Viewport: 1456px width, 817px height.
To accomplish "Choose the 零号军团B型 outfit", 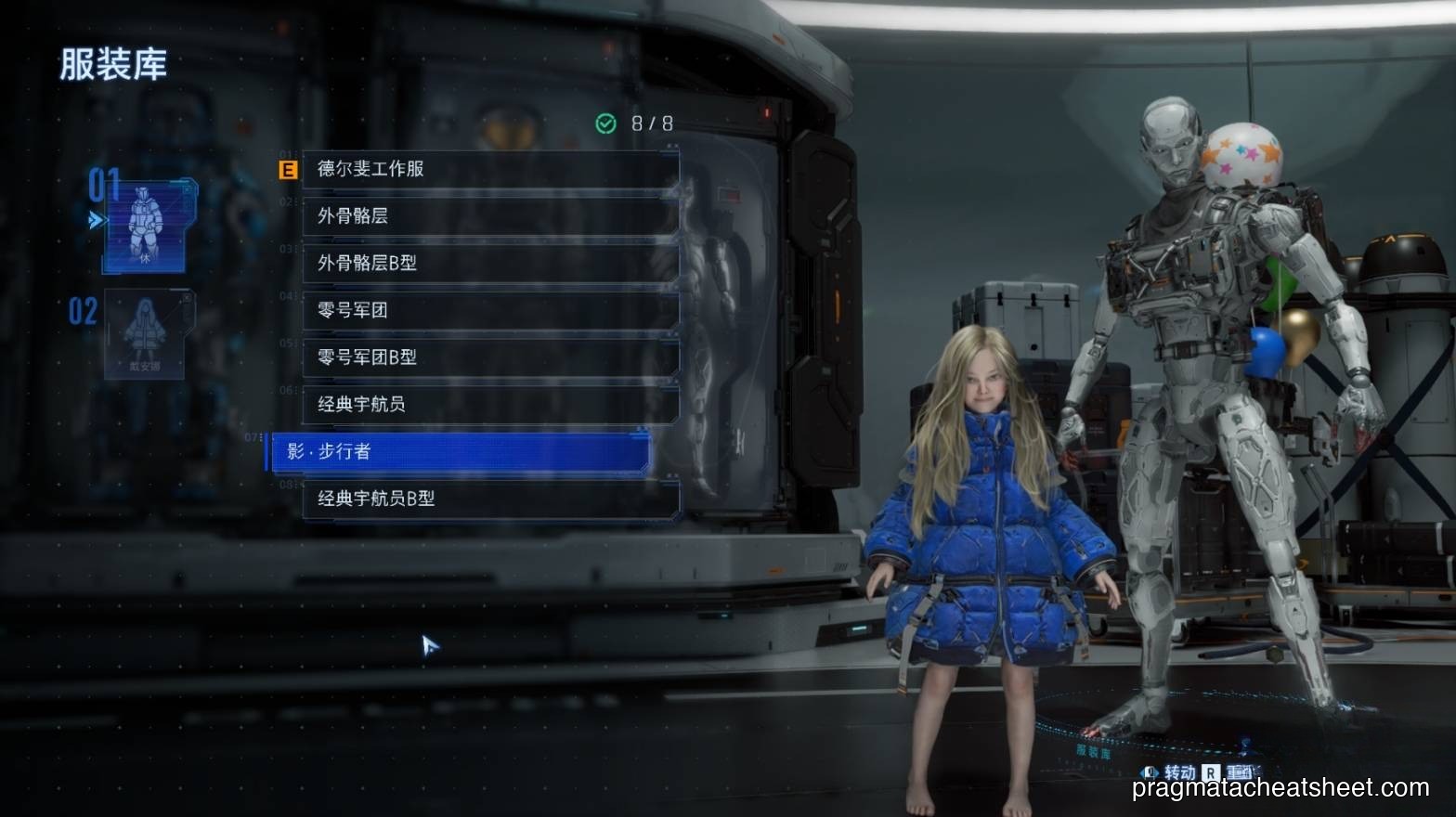I will coord(490,357).
